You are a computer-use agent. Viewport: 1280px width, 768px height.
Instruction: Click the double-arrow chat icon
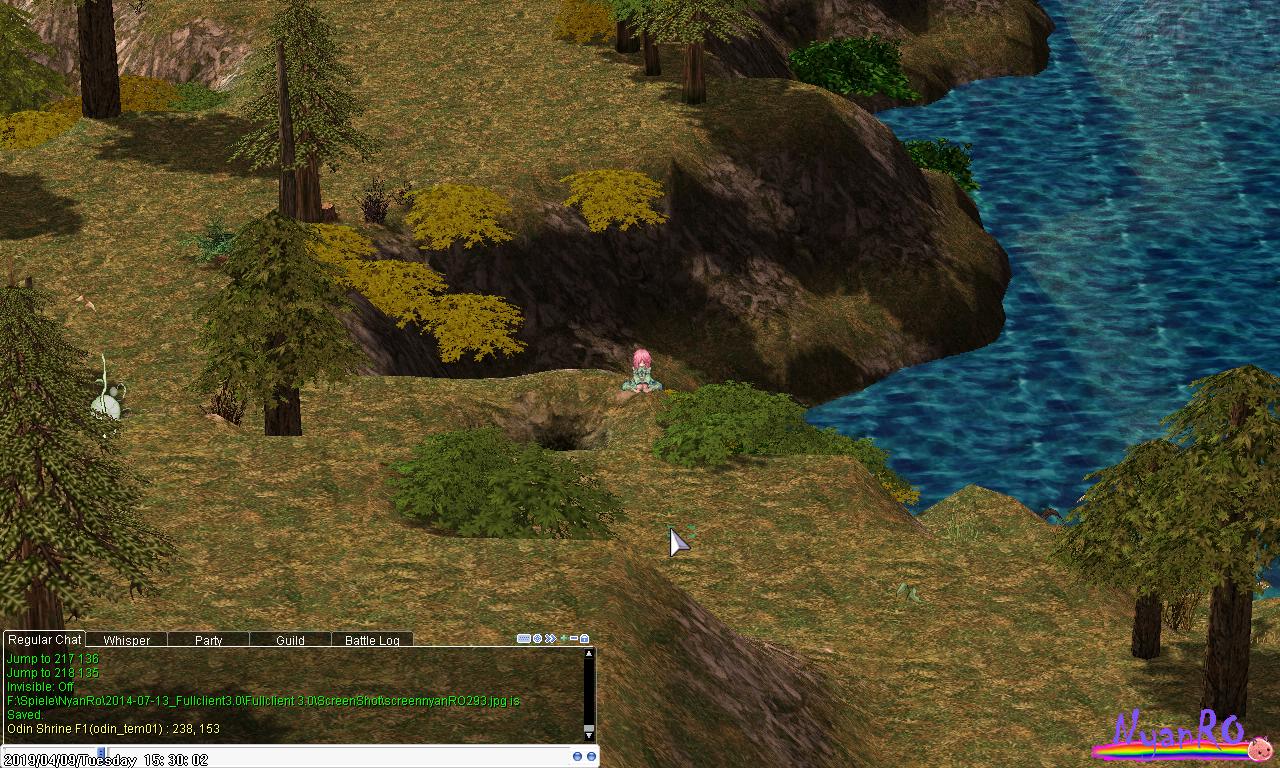point(550,638)
